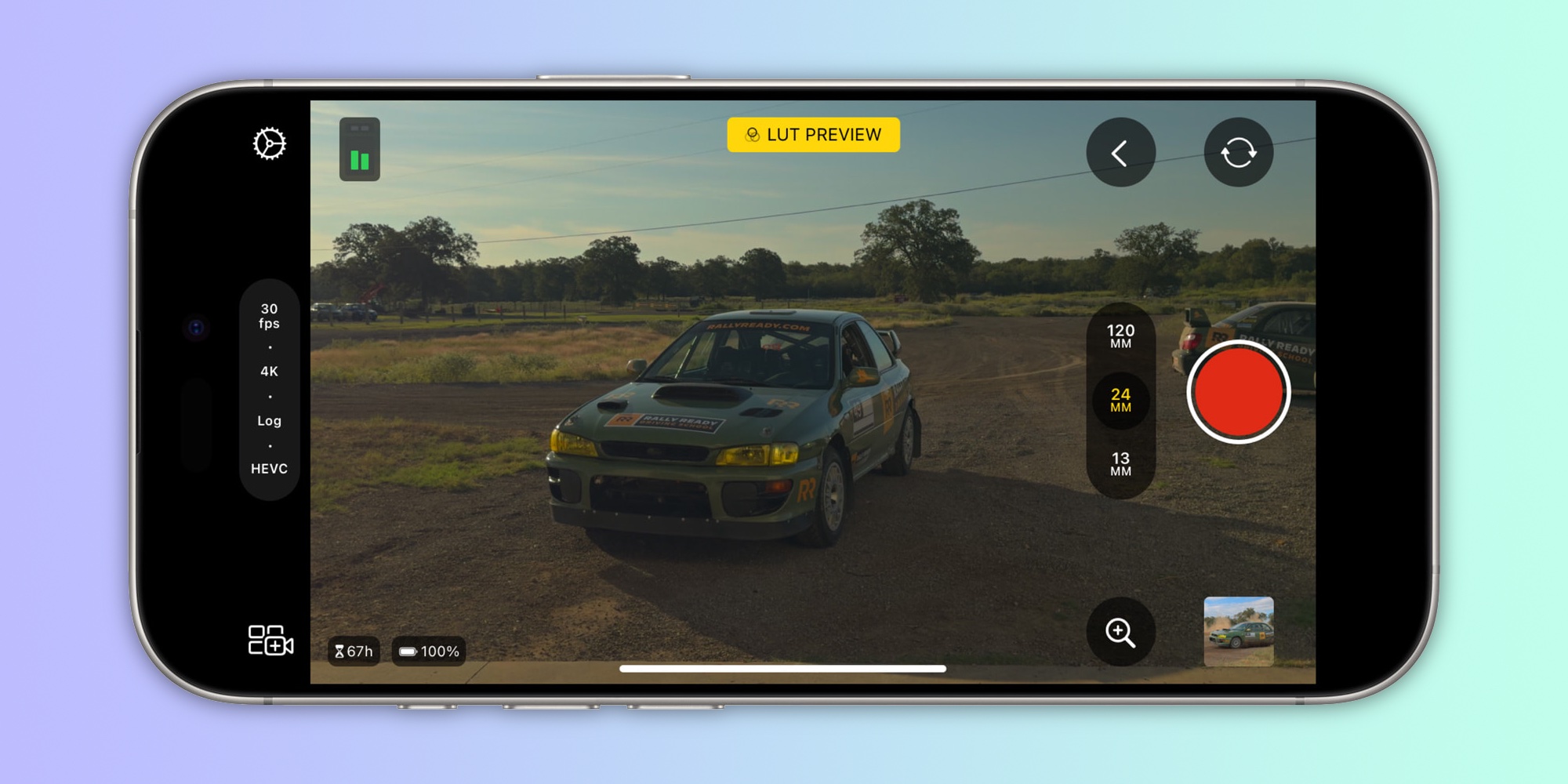Click the audio level meter indicator
Screen dimensions: 1568x784
click(360, 150)
